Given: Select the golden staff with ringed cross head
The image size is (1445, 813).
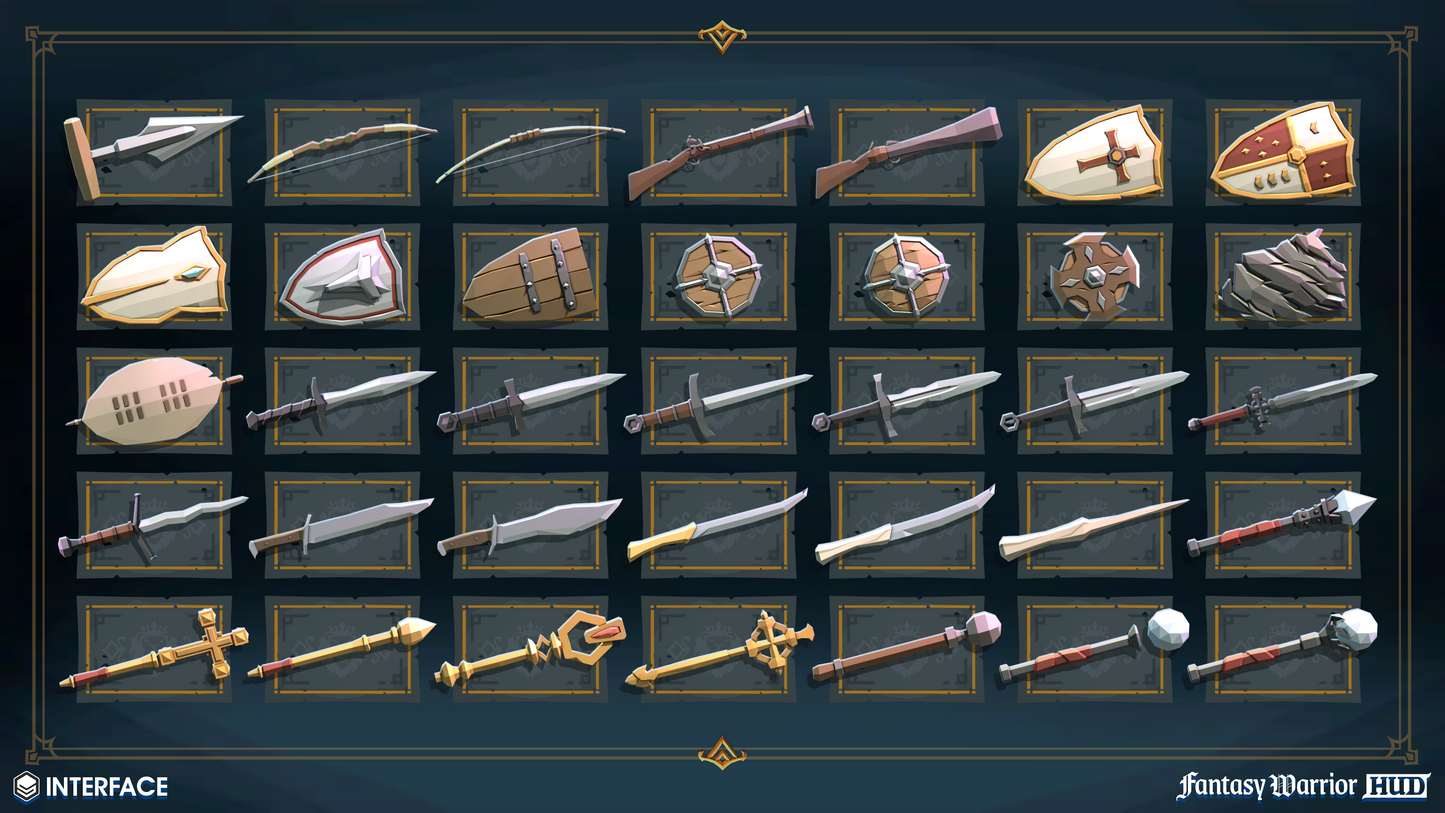Looking at the screenshot, I should click(x=718, y=648).
